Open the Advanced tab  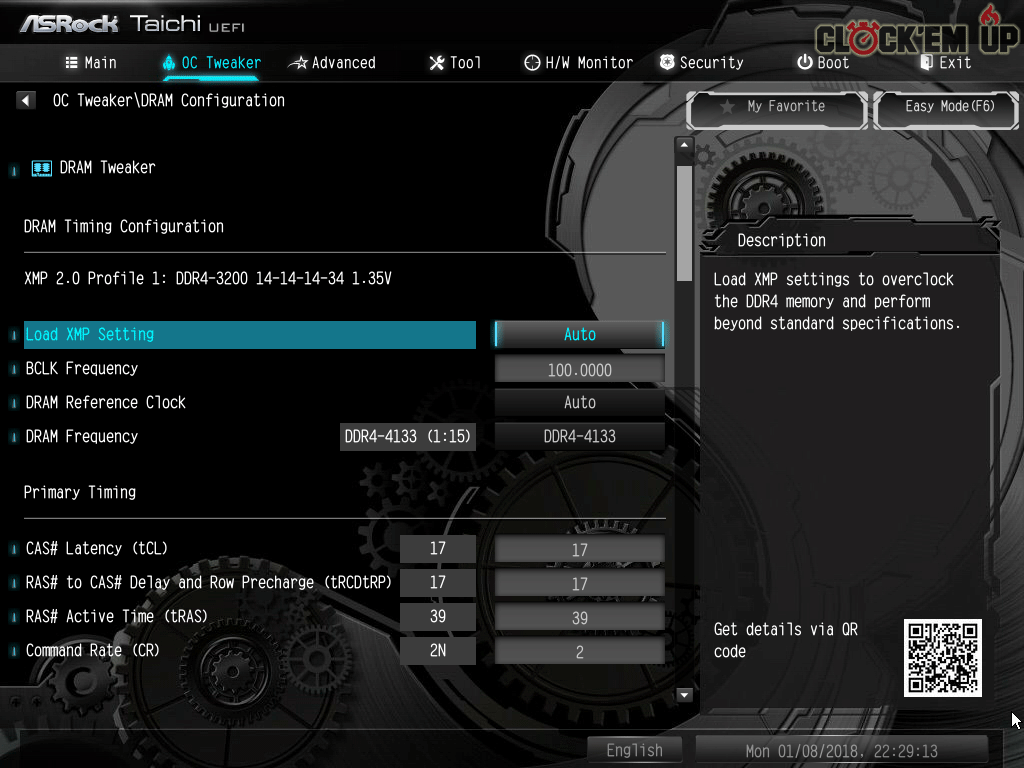(332, 63)
